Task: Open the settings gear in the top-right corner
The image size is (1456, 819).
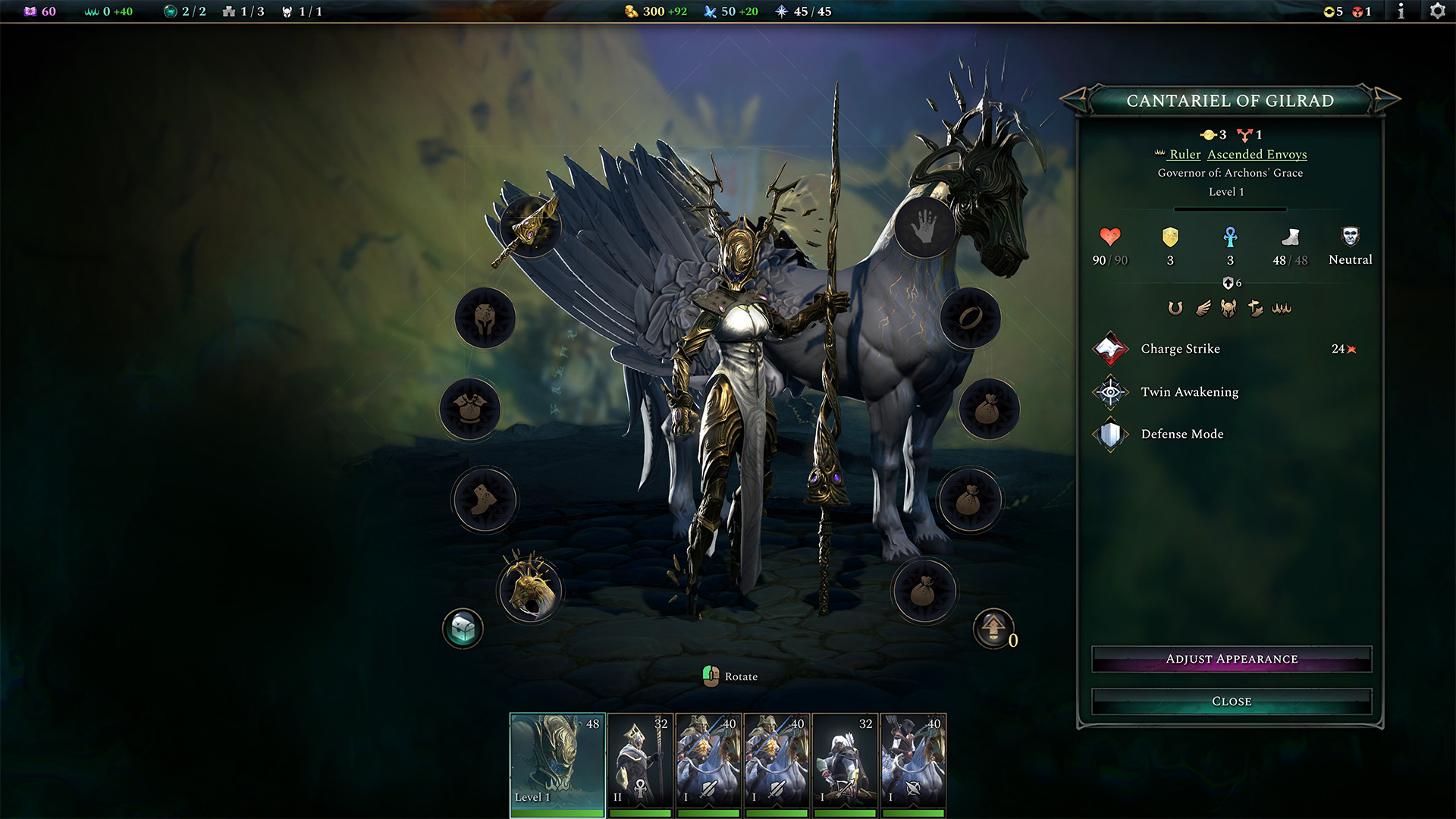Action: [1437, 11]
